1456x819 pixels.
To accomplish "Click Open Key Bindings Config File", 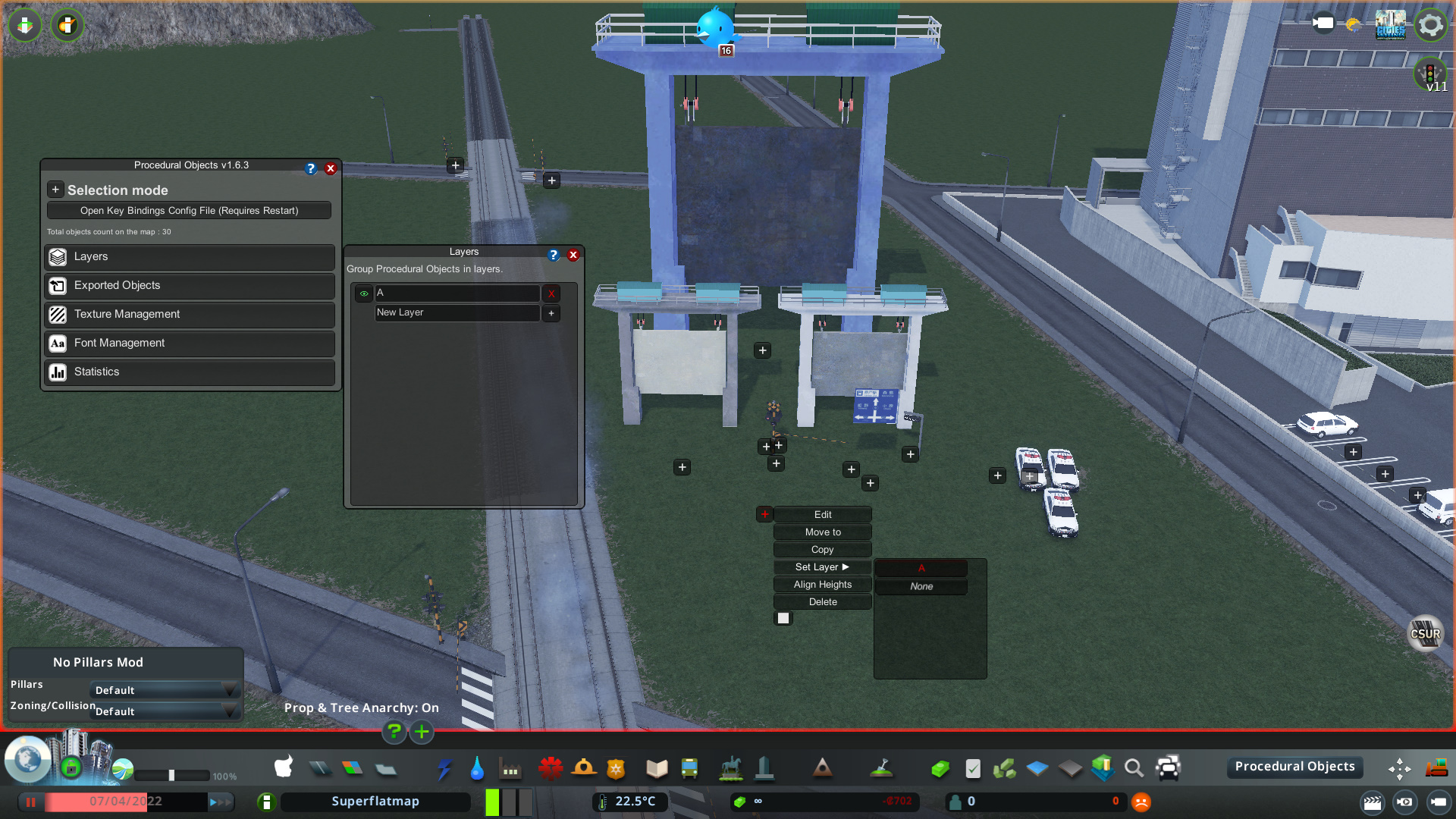I will [189, 210].
